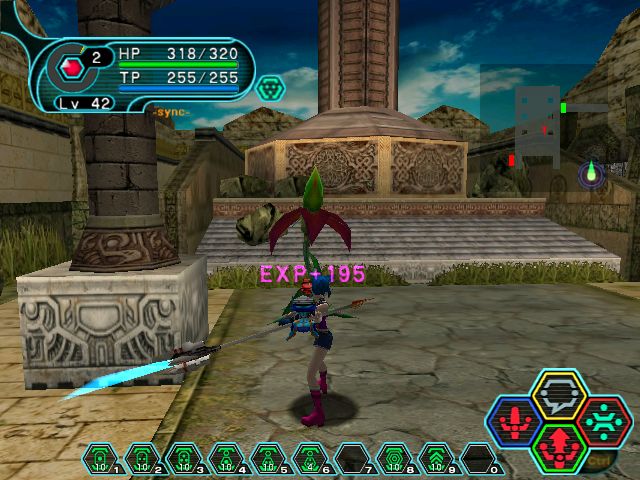Image resolution: width=640 pixels, height=480 pixels.
Task: Choose the red-bordered teal action hexagon
Action: 602,421
